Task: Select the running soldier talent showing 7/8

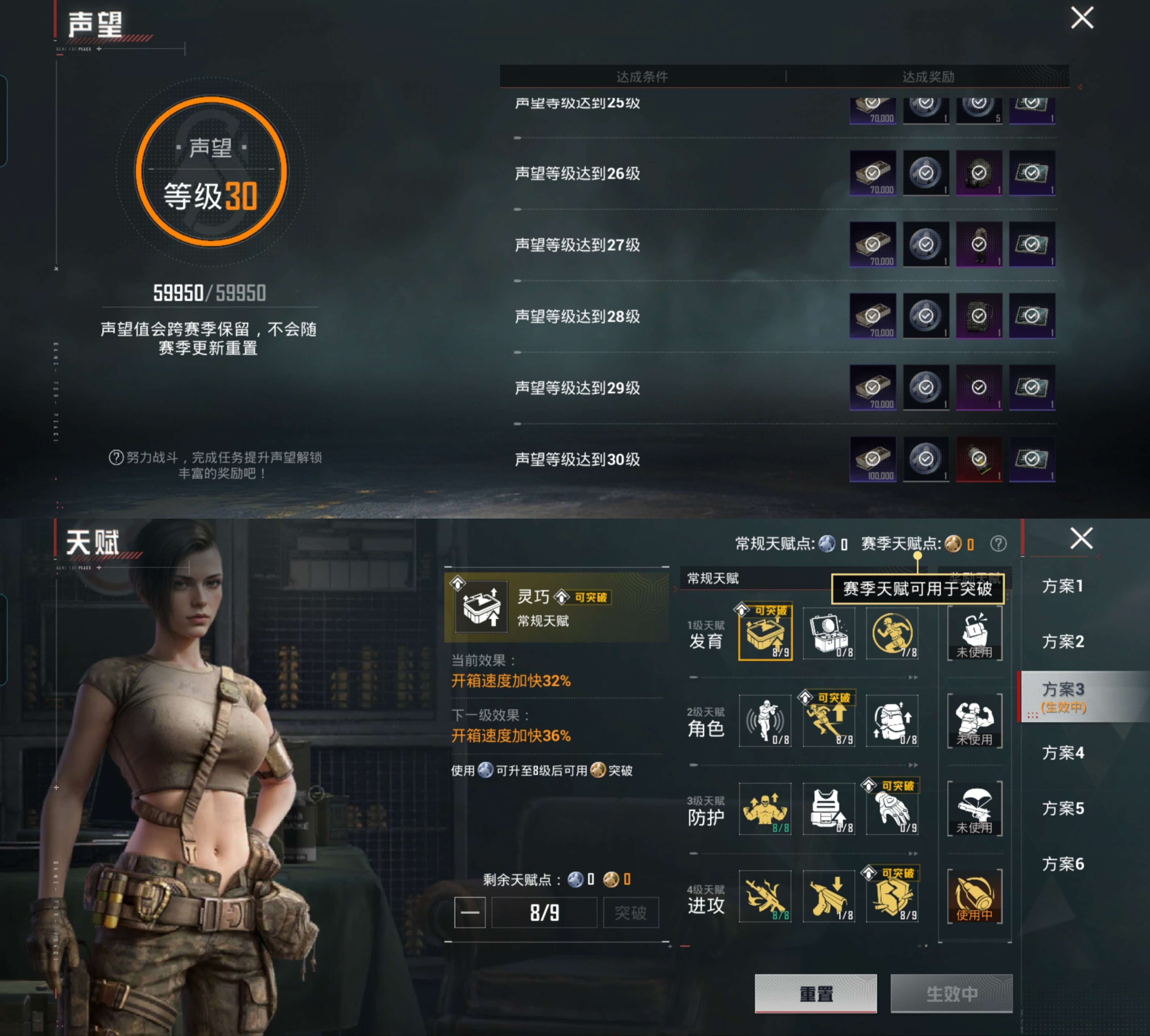Action: (x=892, y=633)
